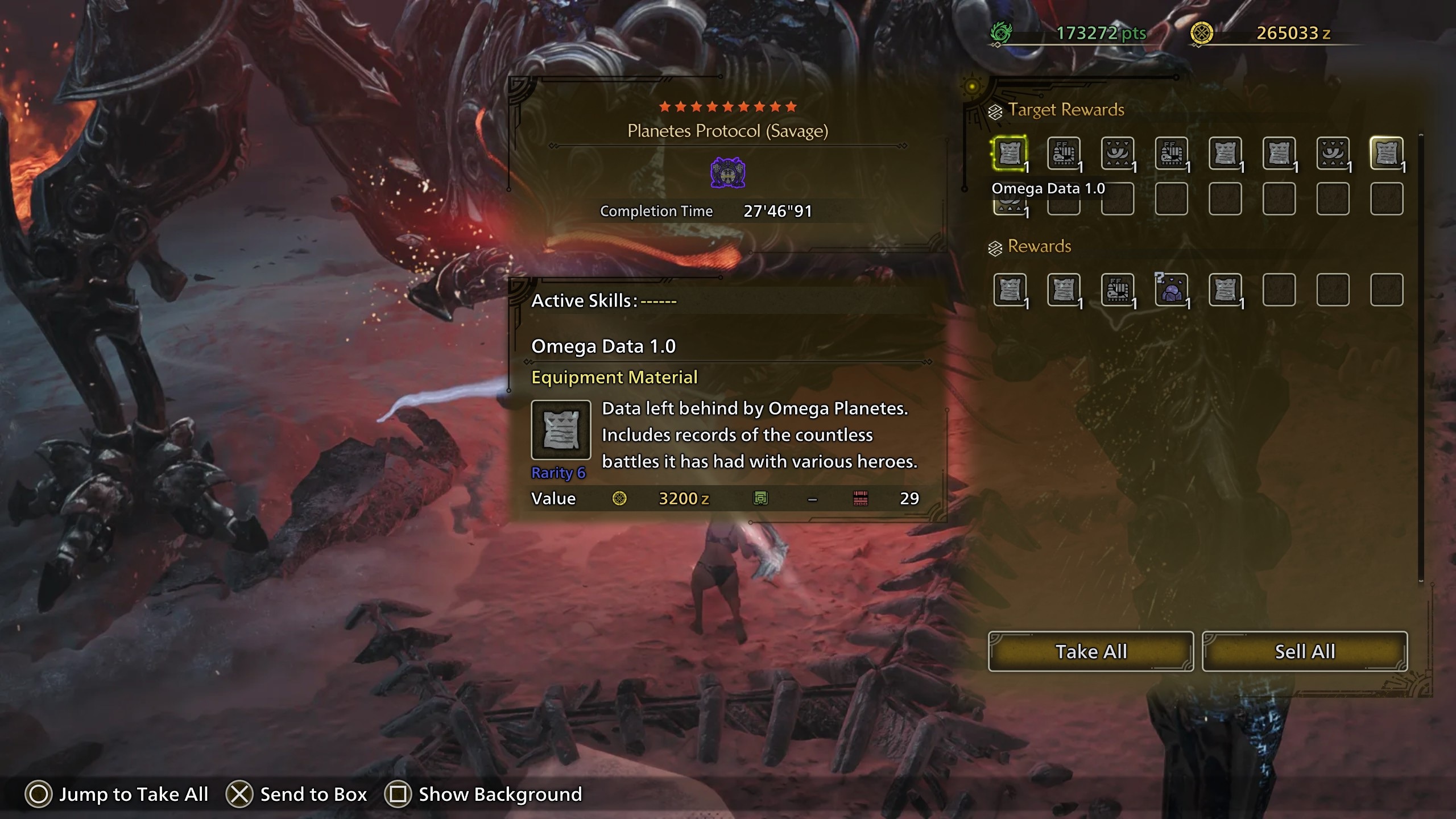Choose Sell All for the rewards

coord(1304,651)
